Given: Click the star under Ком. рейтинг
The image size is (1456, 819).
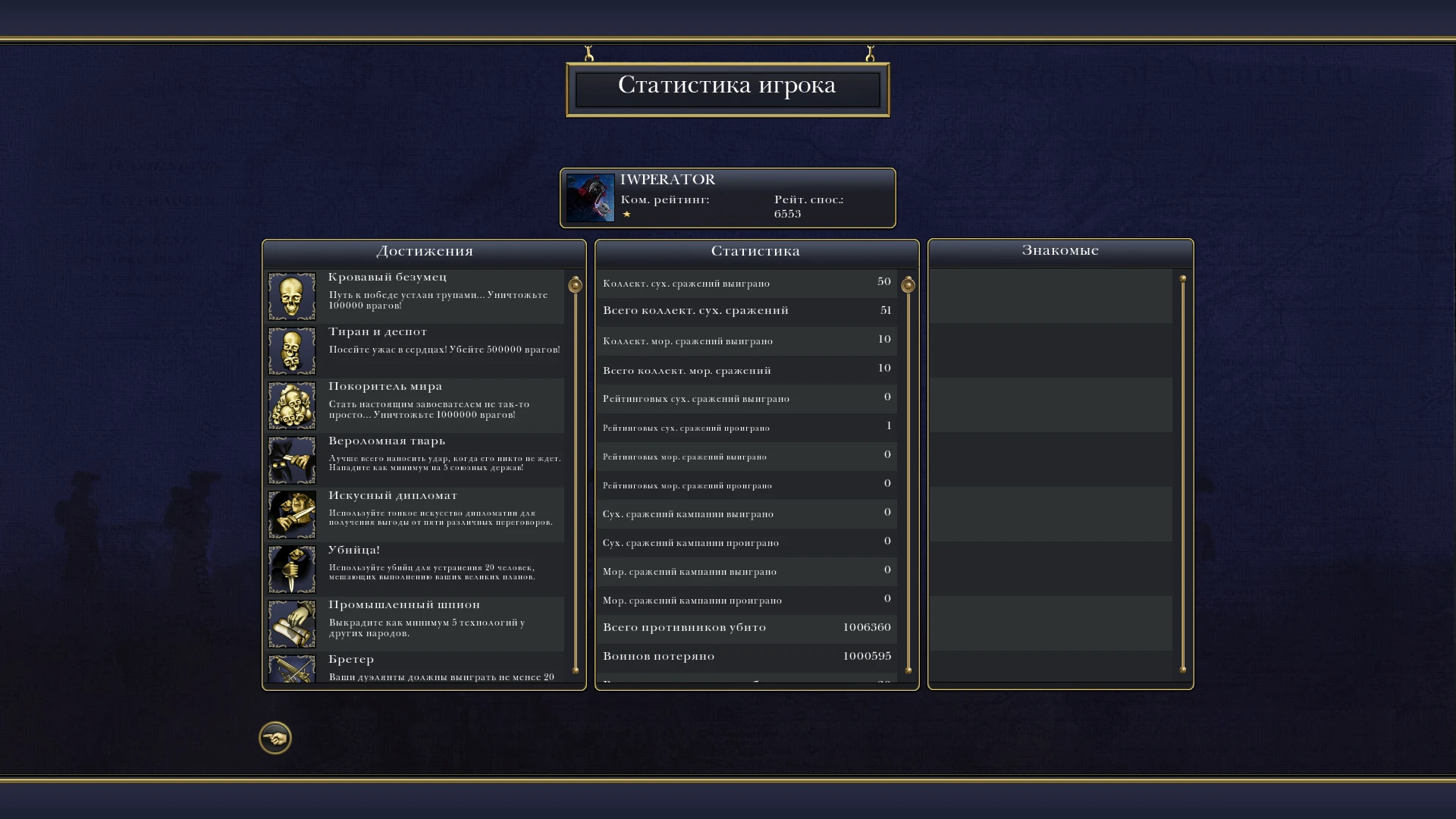Looking at the screenshot, I should click(627, 214).
